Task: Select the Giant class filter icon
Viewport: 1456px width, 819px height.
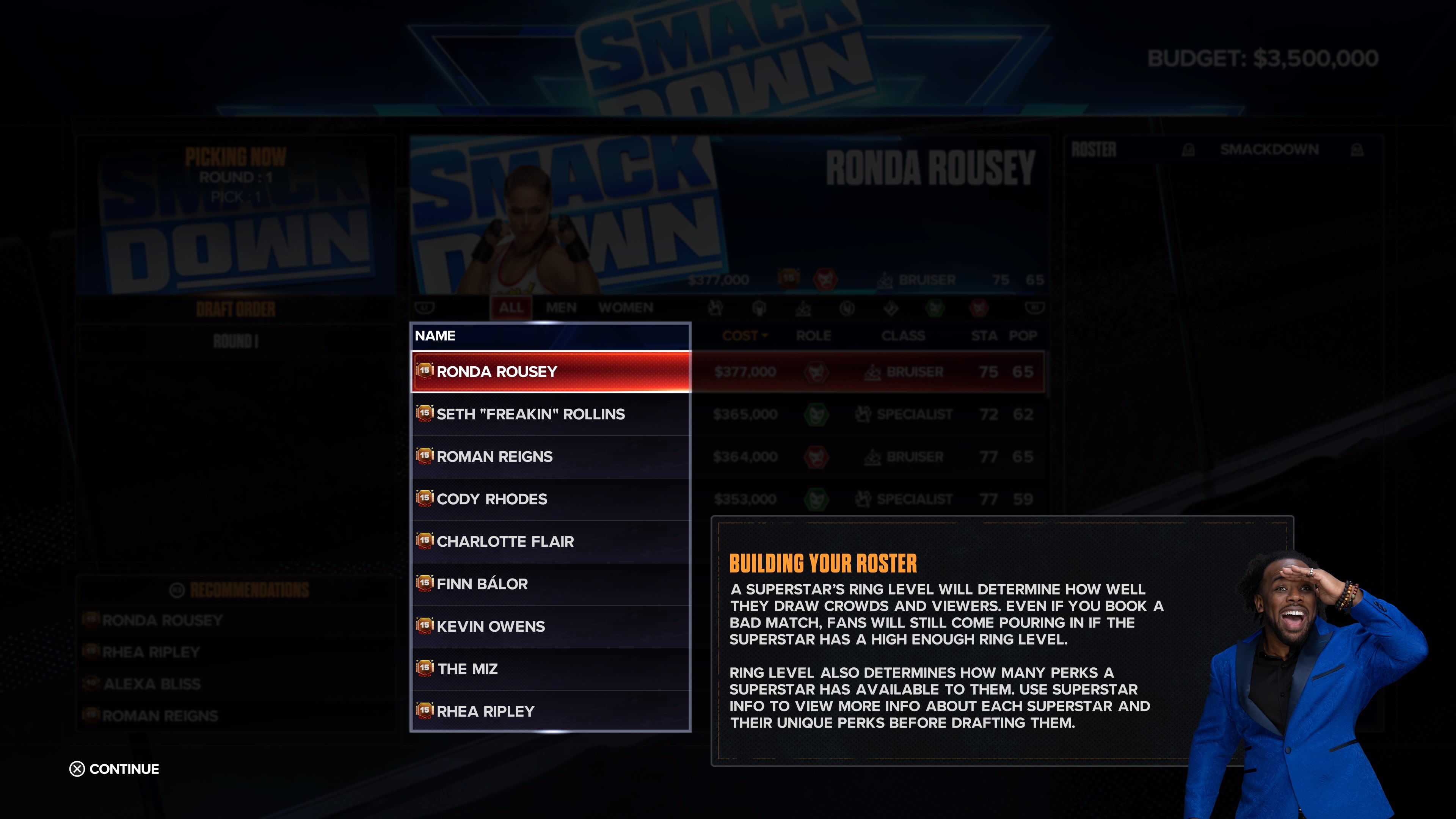Action: point(759,309)
